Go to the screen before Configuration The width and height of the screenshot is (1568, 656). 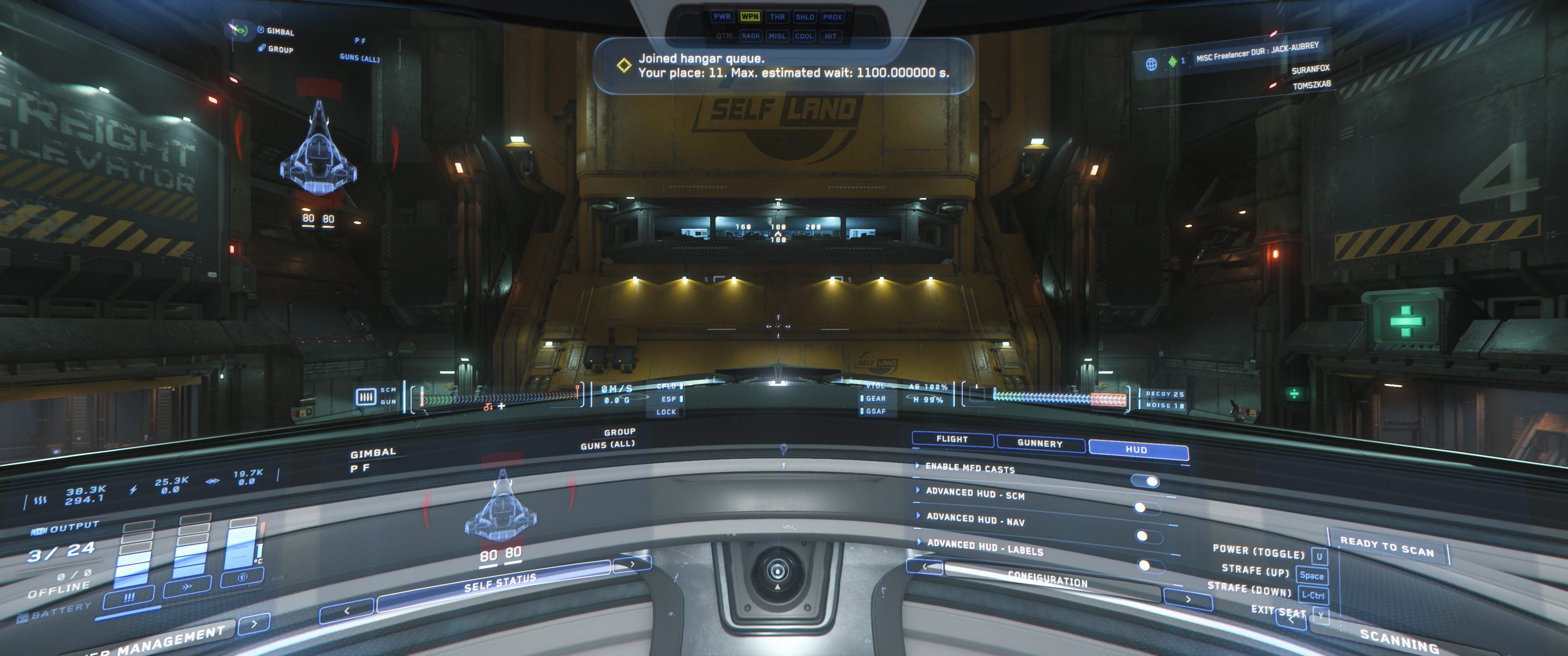[924, 567]
